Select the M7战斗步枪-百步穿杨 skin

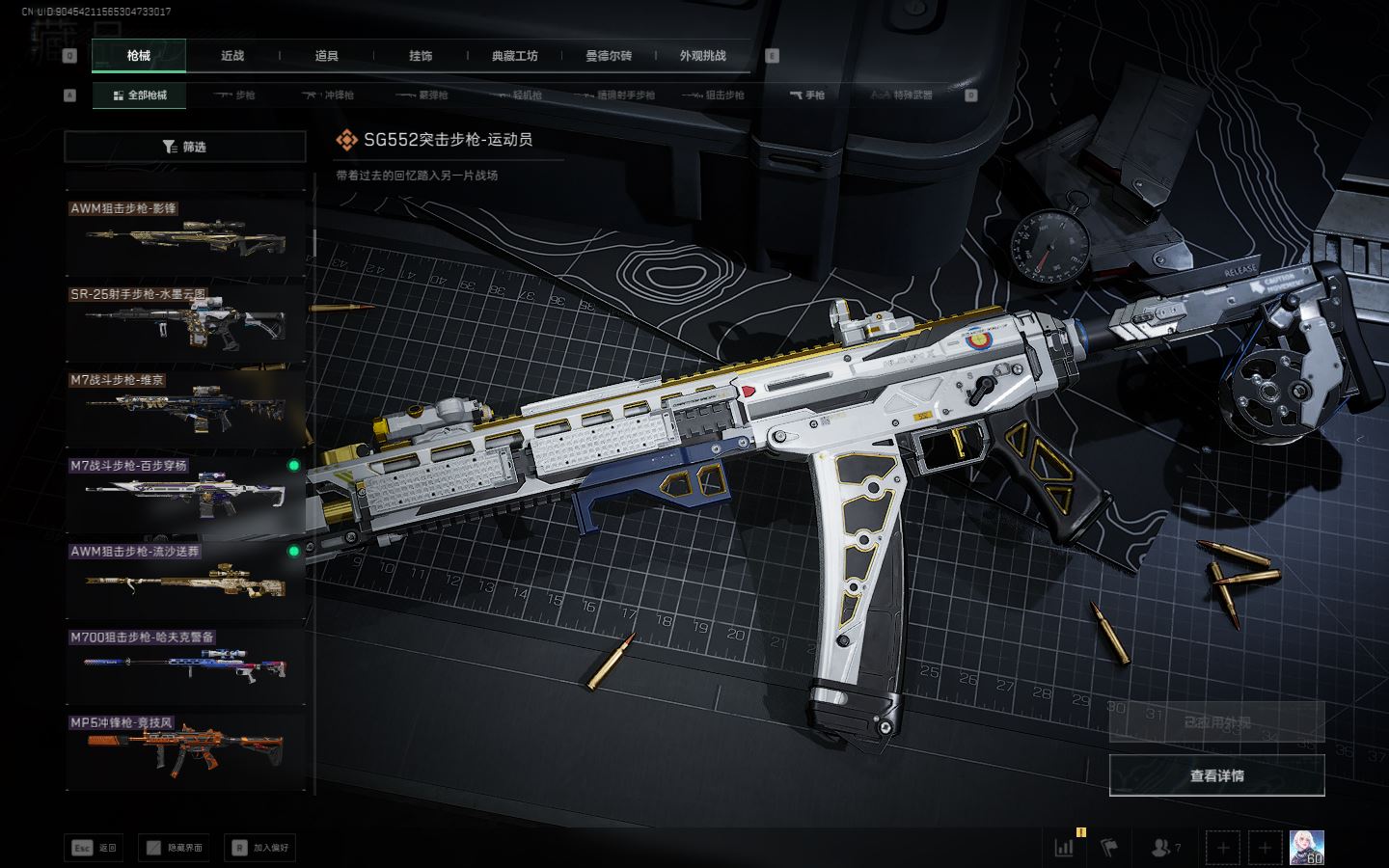tap(184, 494)
